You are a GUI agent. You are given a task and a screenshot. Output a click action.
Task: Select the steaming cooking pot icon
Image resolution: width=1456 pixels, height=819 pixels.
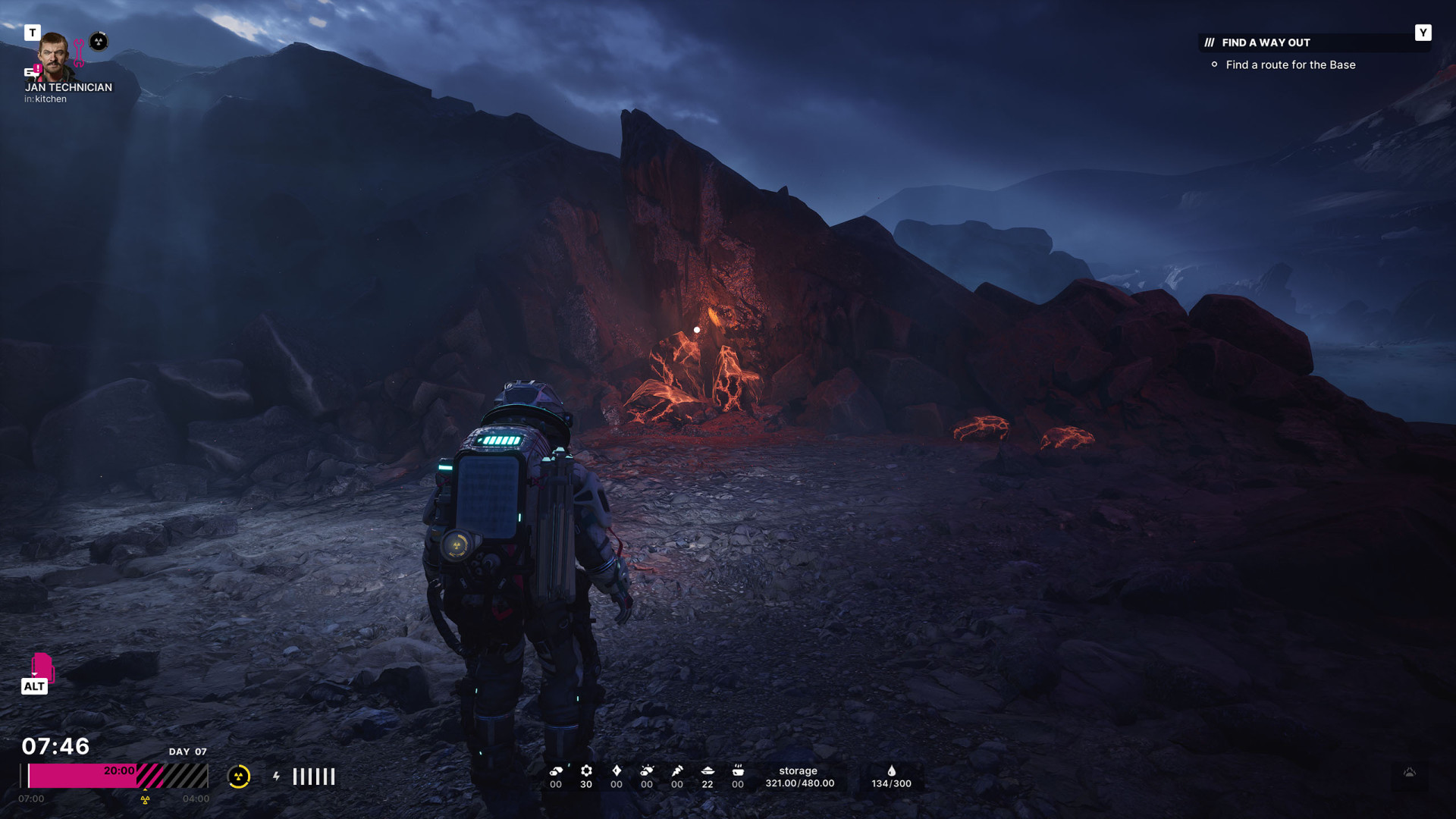[738, 770]
